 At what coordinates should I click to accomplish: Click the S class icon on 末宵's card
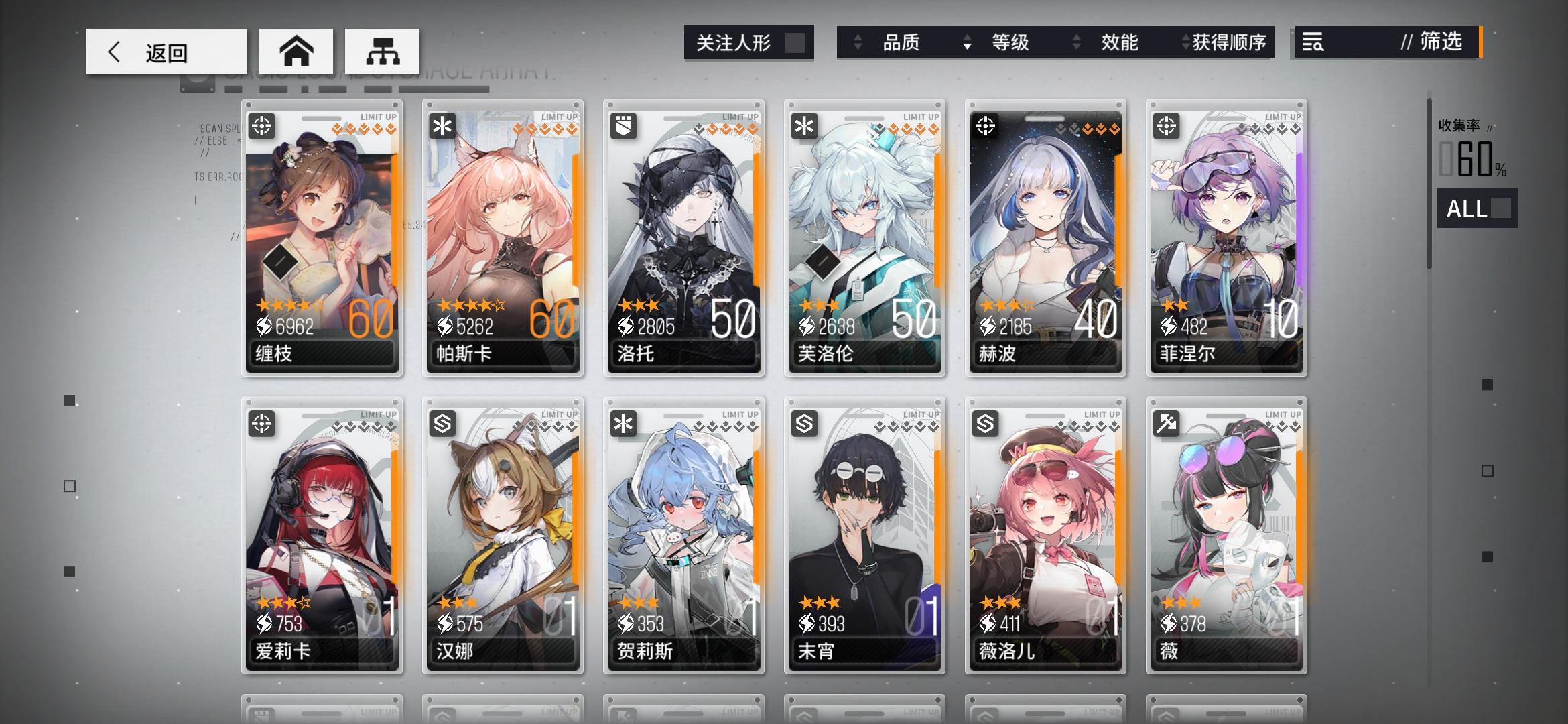tap(803, 422)
